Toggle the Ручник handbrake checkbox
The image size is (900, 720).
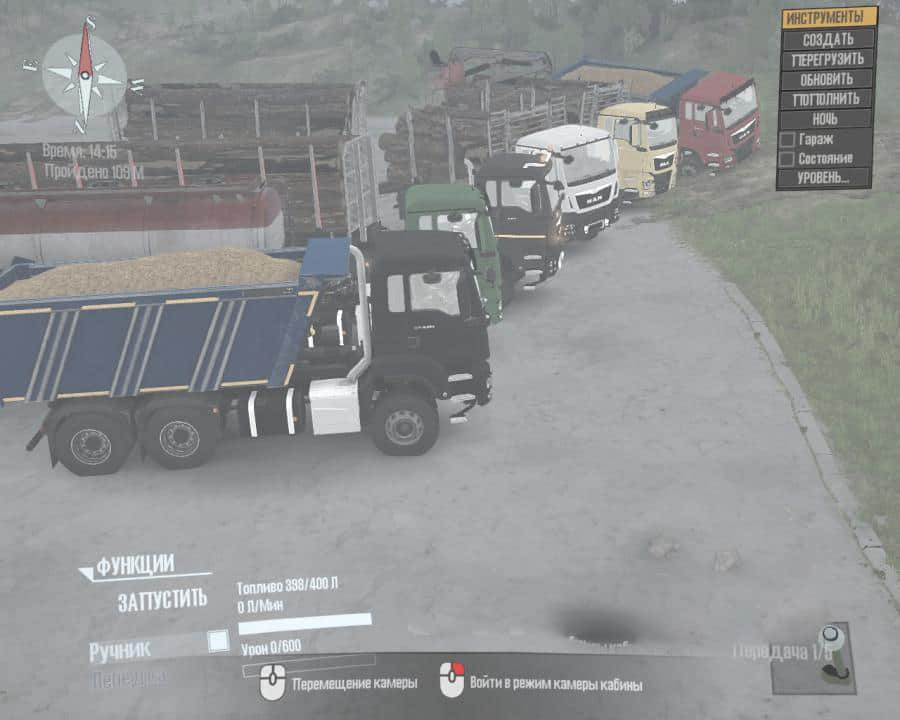[x=217, y=641]
